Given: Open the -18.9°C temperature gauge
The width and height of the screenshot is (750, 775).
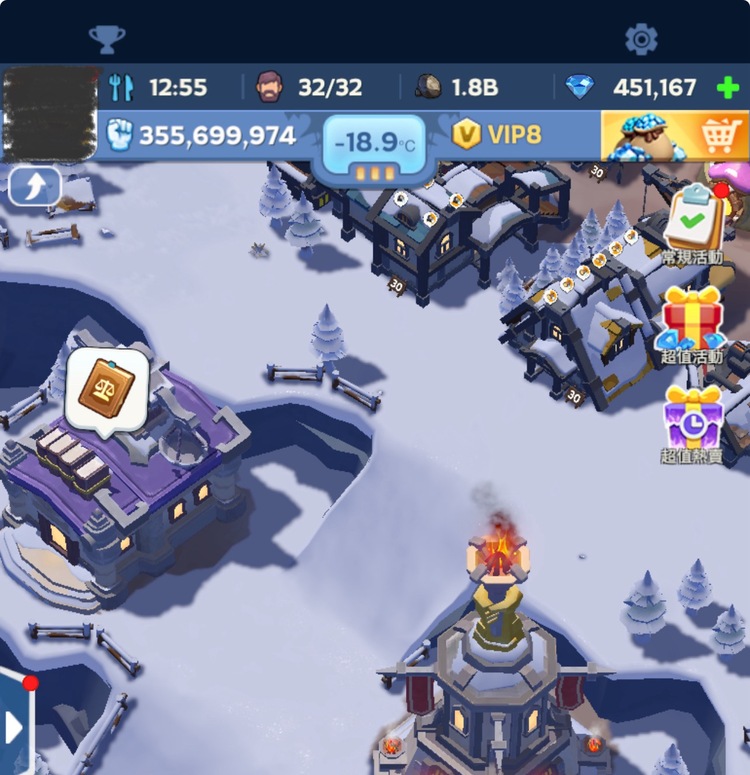Looking at the screenshot, I should tap(374, 150).
